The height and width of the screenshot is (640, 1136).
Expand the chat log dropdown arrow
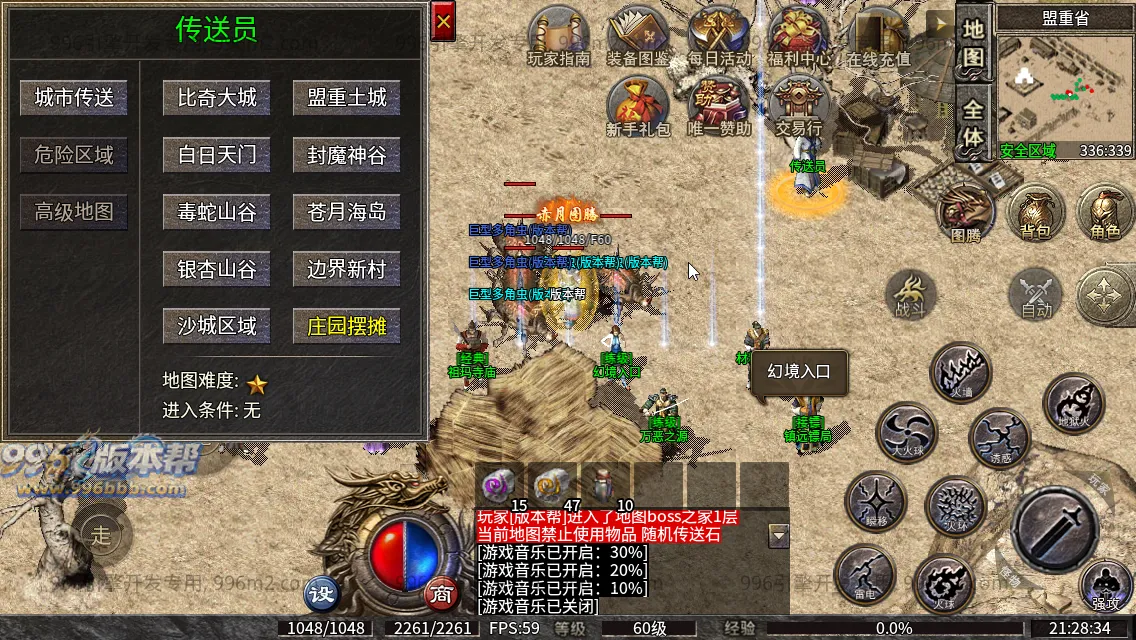coord(779,536)
